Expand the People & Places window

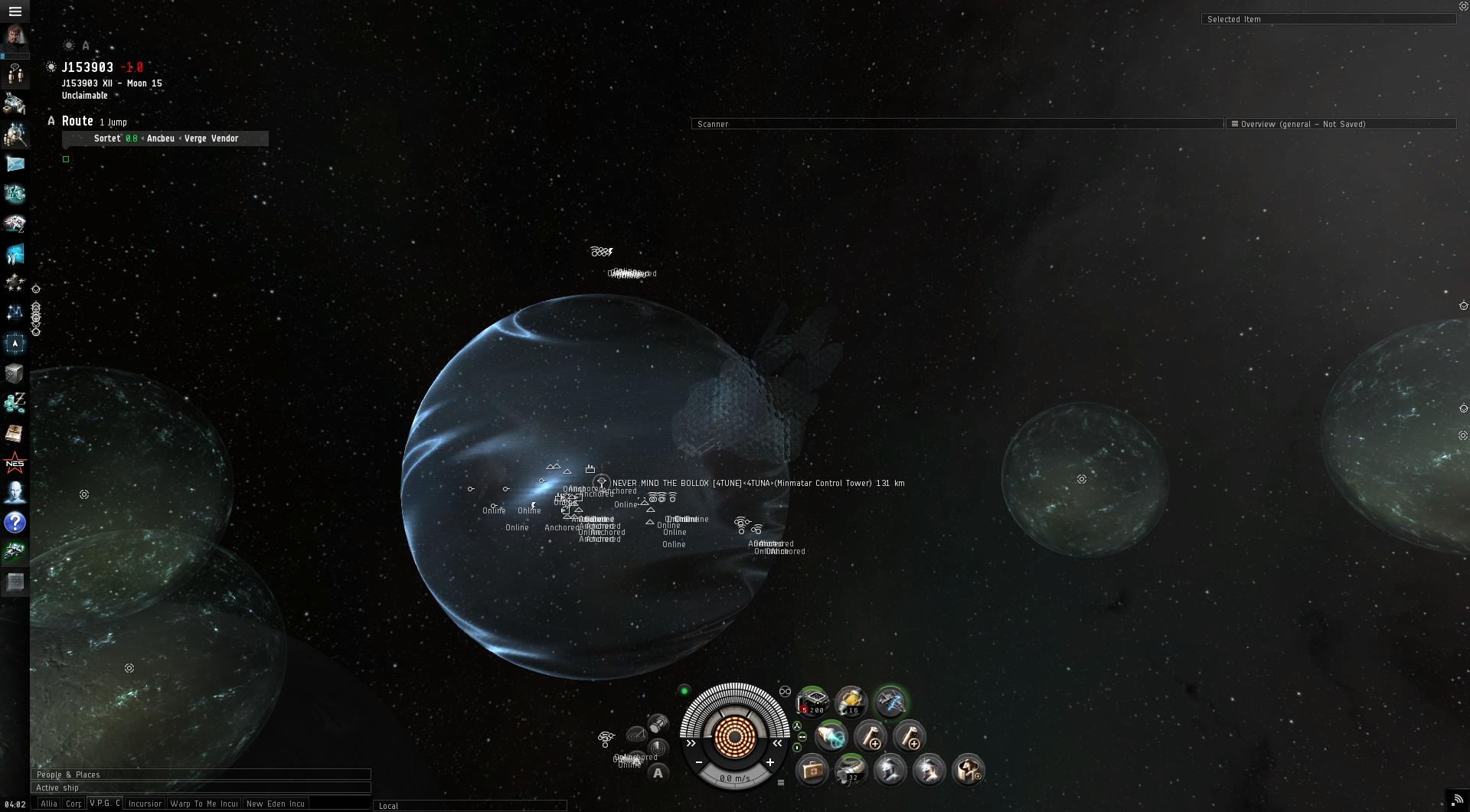click(x=201, y=774)
